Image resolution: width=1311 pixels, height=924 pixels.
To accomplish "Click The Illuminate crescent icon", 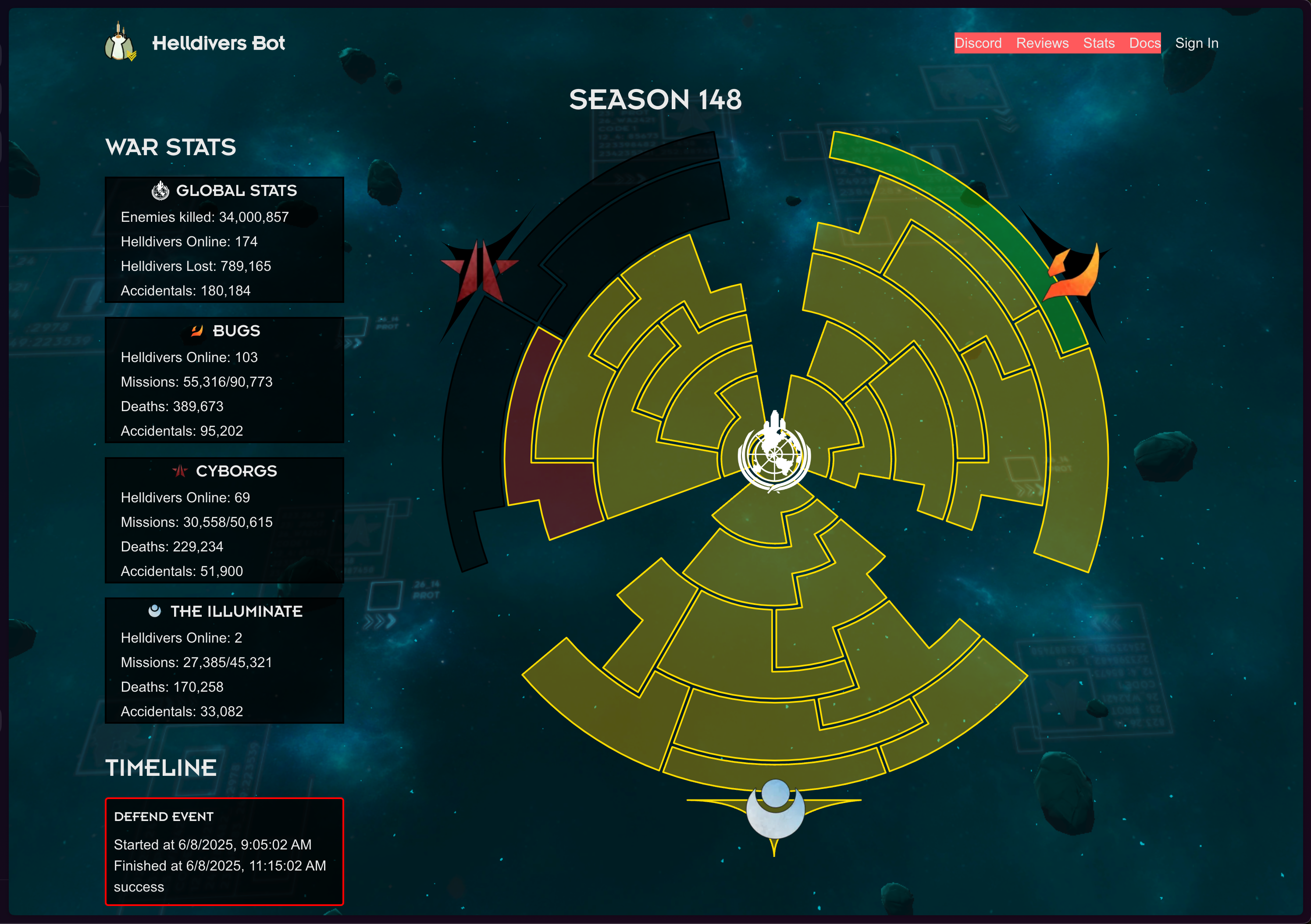I will point(155,611).
